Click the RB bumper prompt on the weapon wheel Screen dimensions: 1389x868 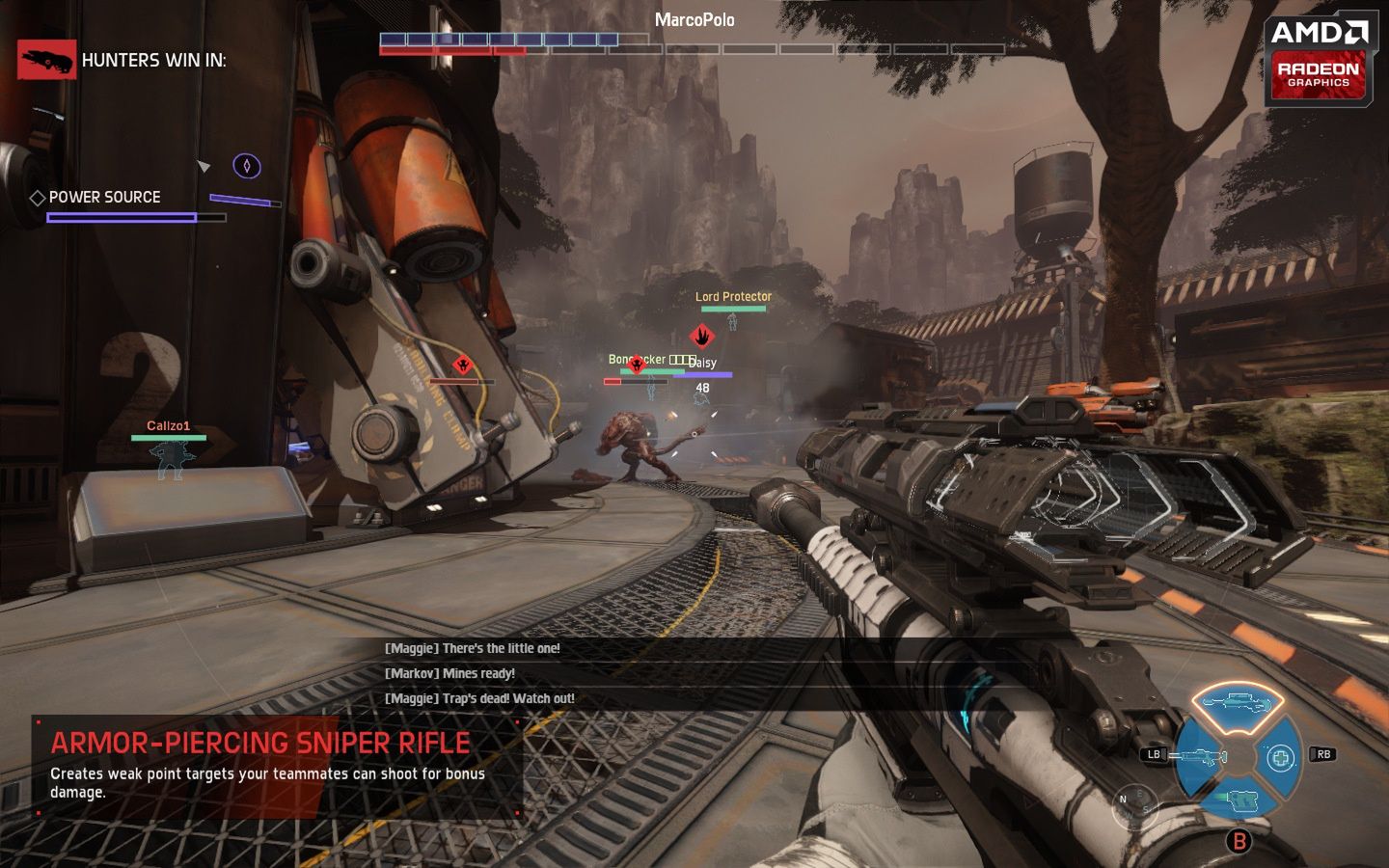tap(1323, 753)
